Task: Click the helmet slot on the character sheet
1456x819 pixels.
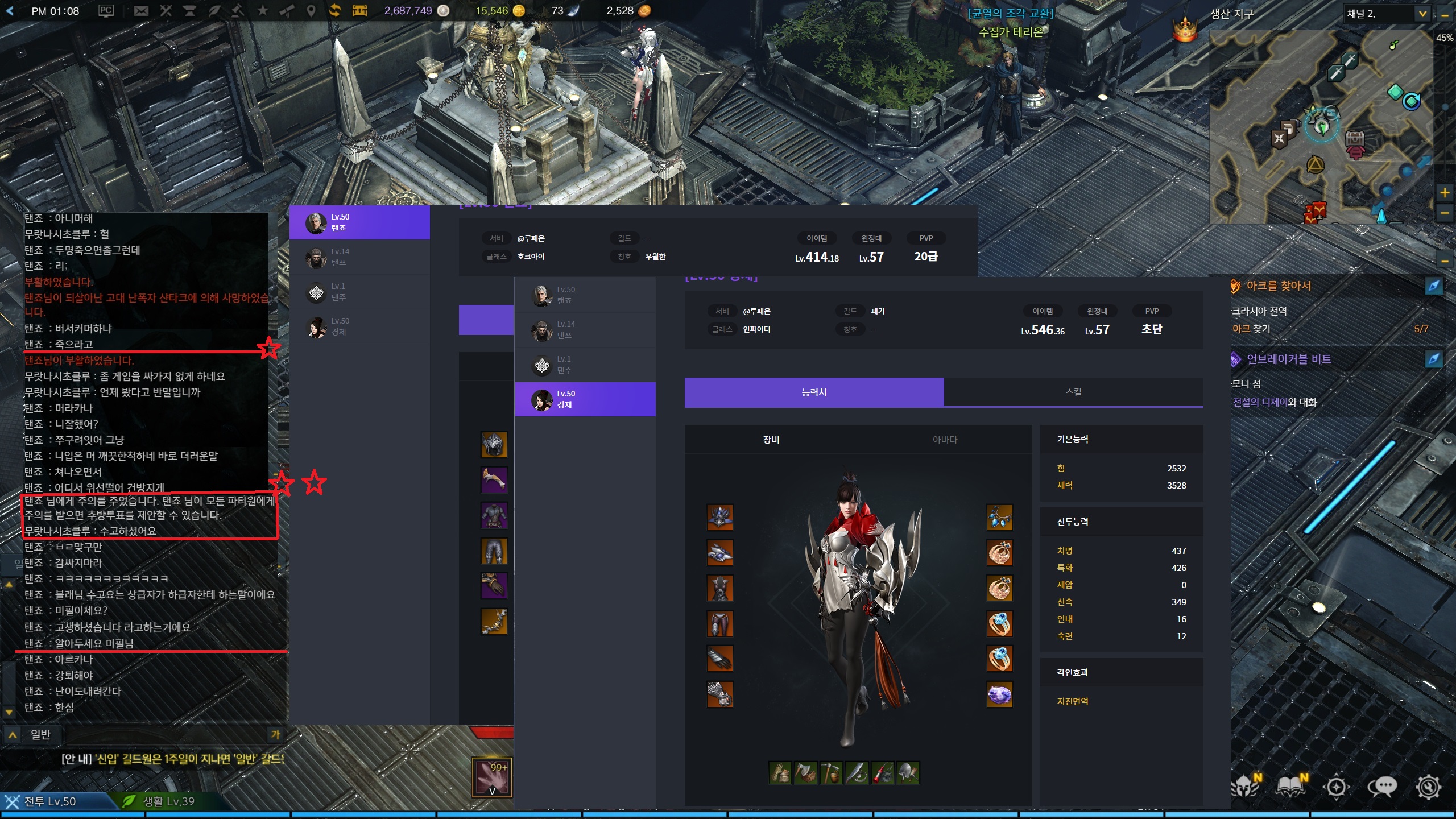Action: point(719,517)
